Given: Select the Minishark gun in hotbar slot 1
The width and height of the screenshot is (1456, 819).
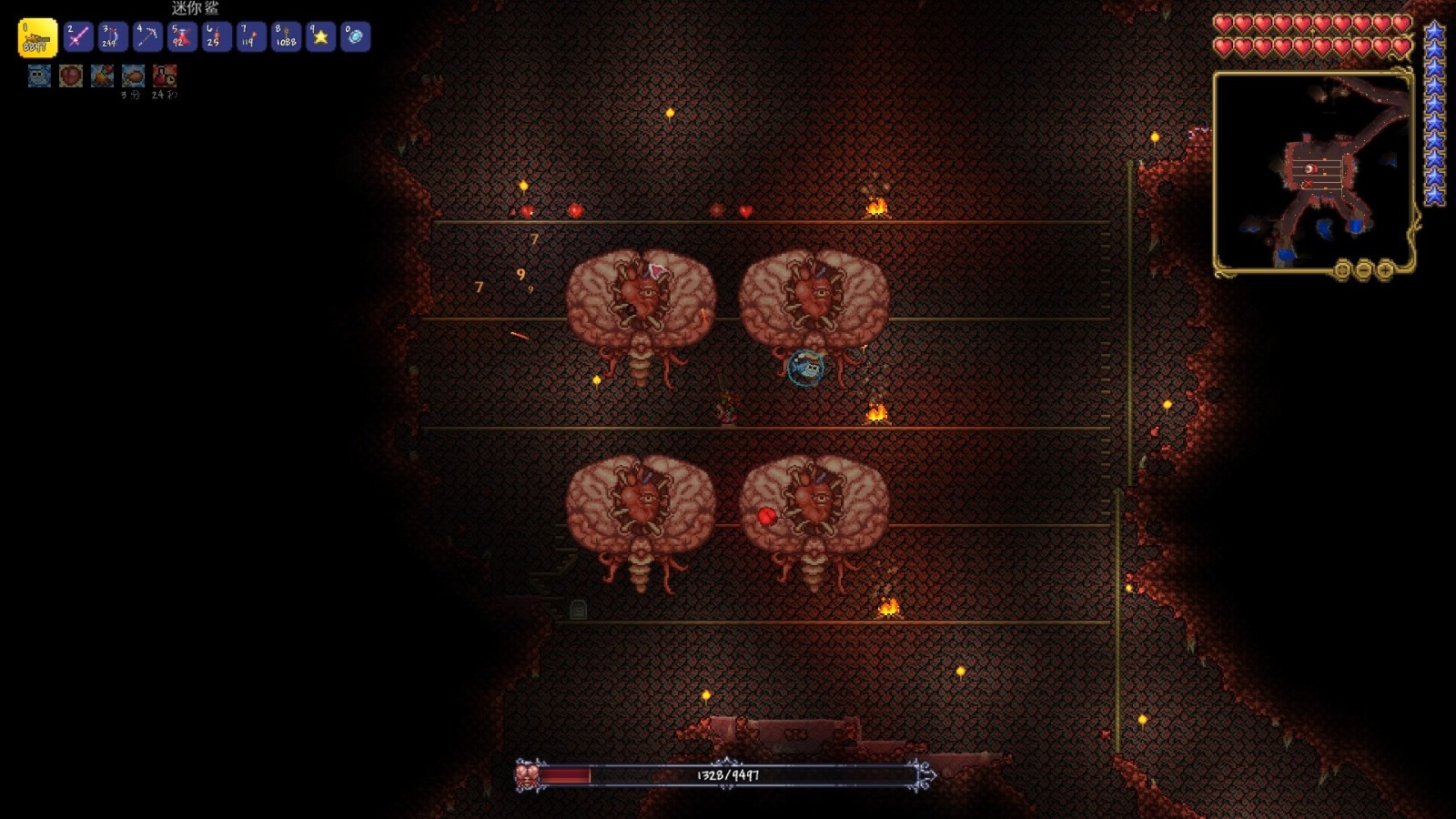Looking at the screenshot, I should point(37,37).
